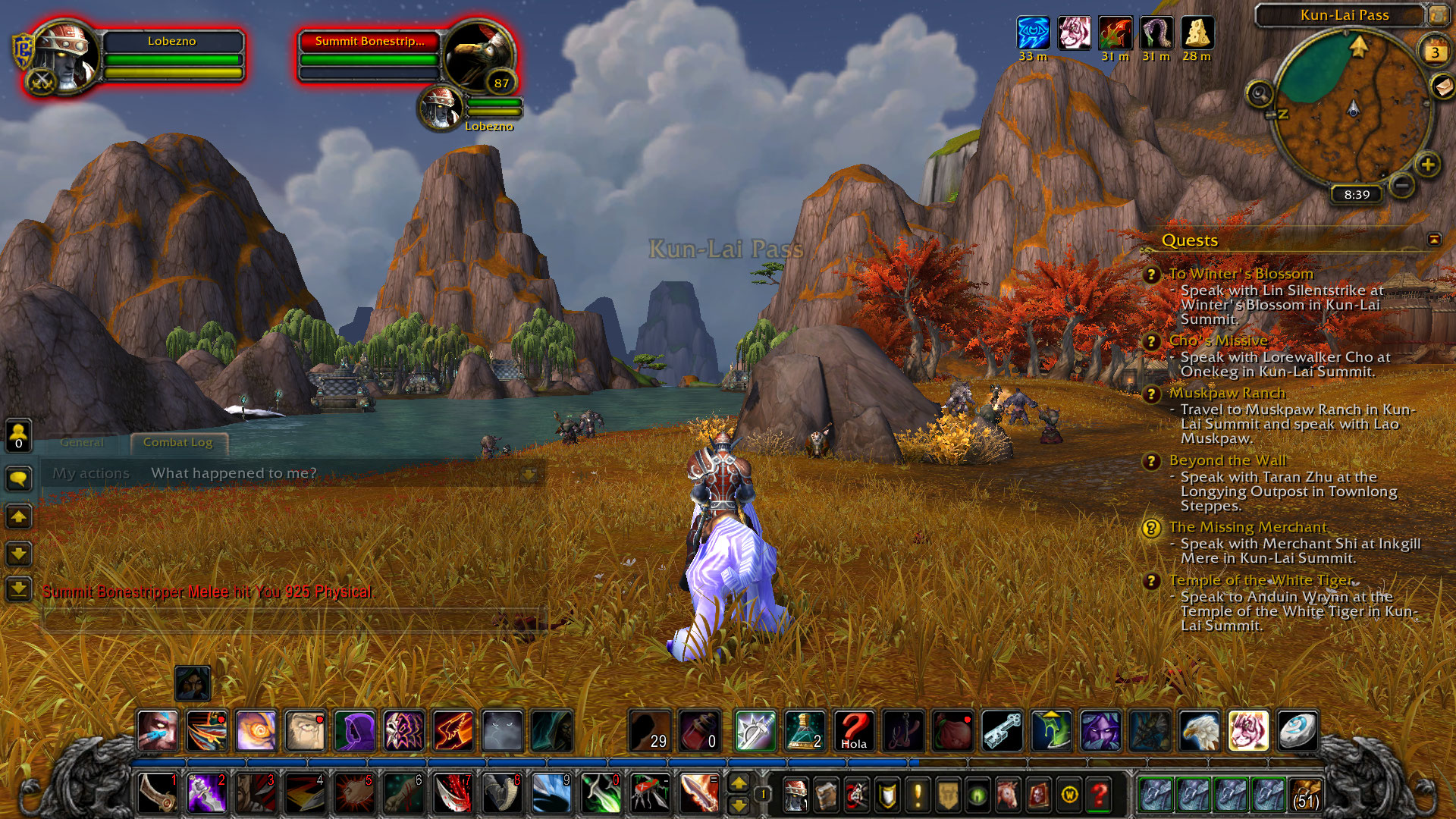The height and width of the screenshot is (819, 1456).
Task: Open the "To Winter's Blossom" quest entry
Action: (x=1241, y=274)
